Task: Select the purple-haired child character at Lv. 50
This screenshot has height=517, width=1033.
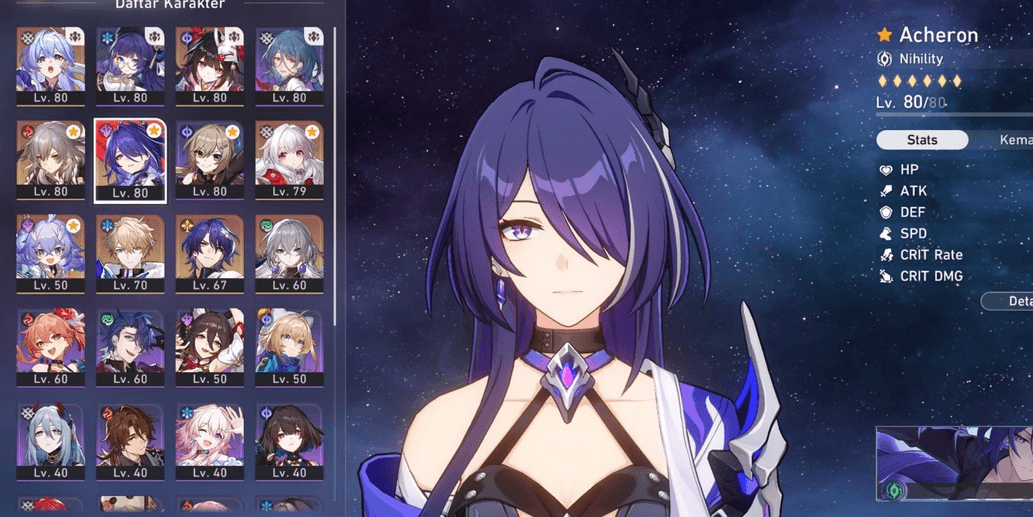Action: tap(51, 253)
